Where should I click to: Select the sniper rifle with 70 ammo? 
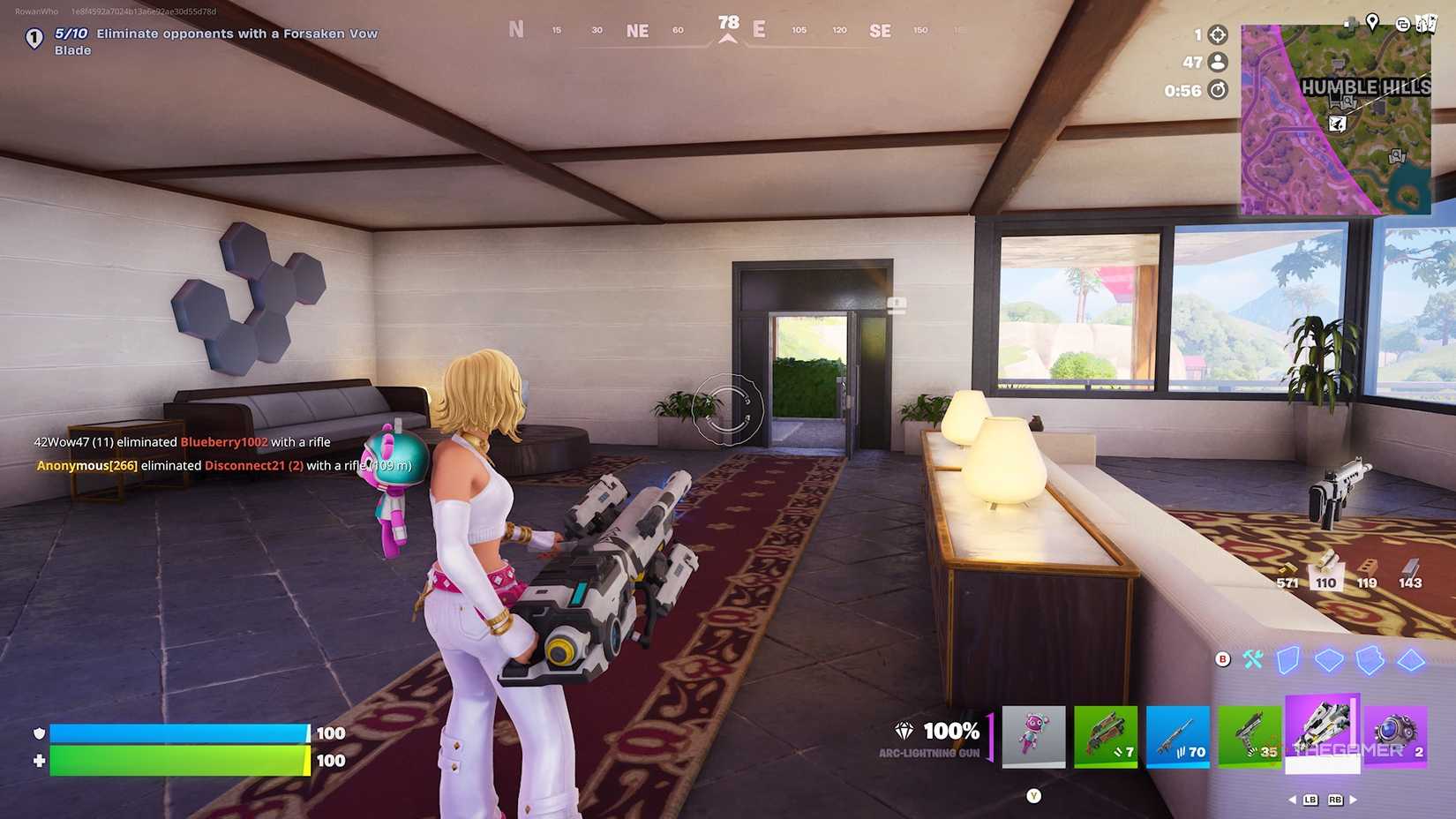click(x=1179, y=739)
